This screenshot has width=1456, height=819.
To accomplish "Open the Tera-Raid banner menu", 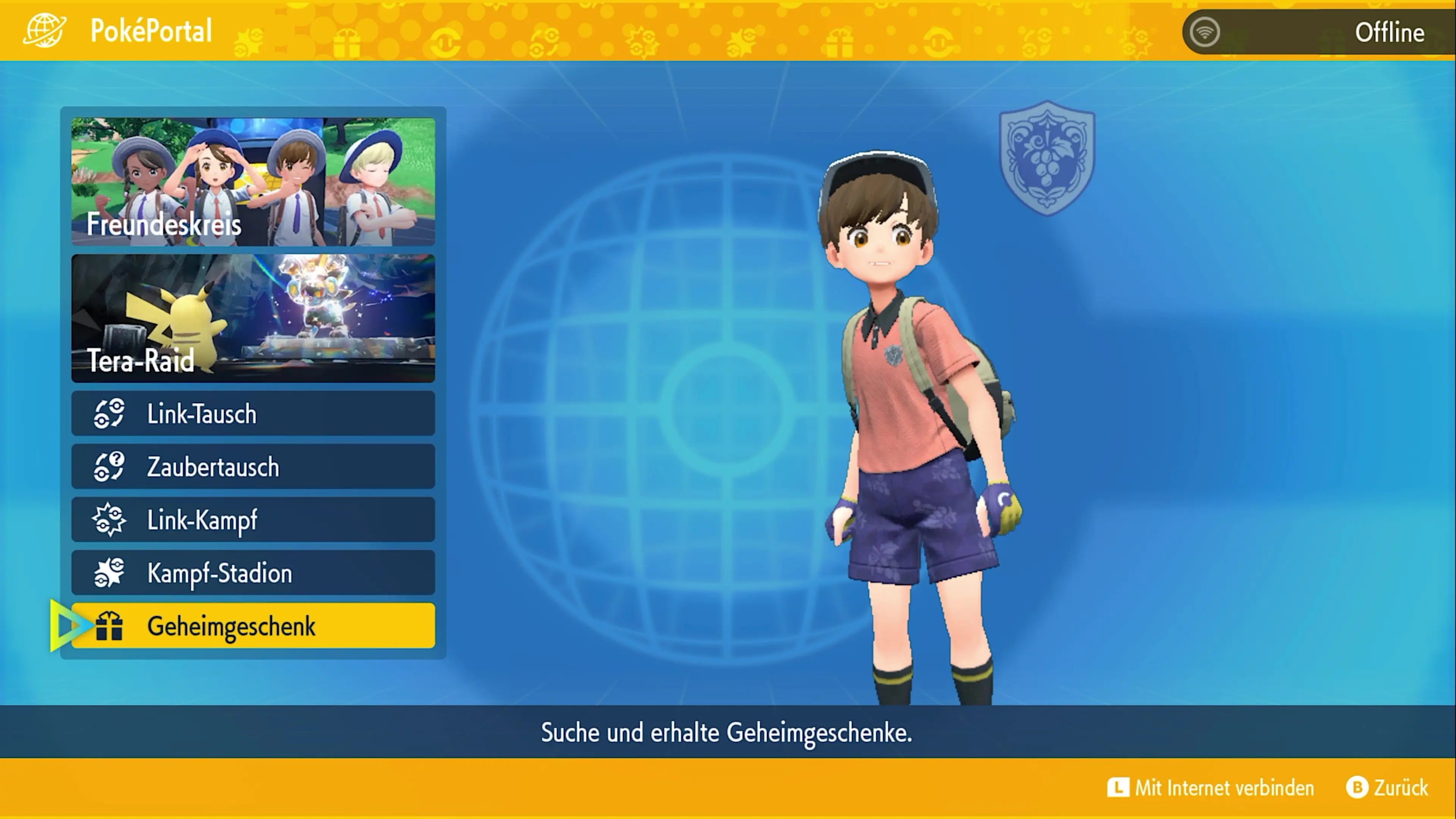I will [x=253, y=318].
